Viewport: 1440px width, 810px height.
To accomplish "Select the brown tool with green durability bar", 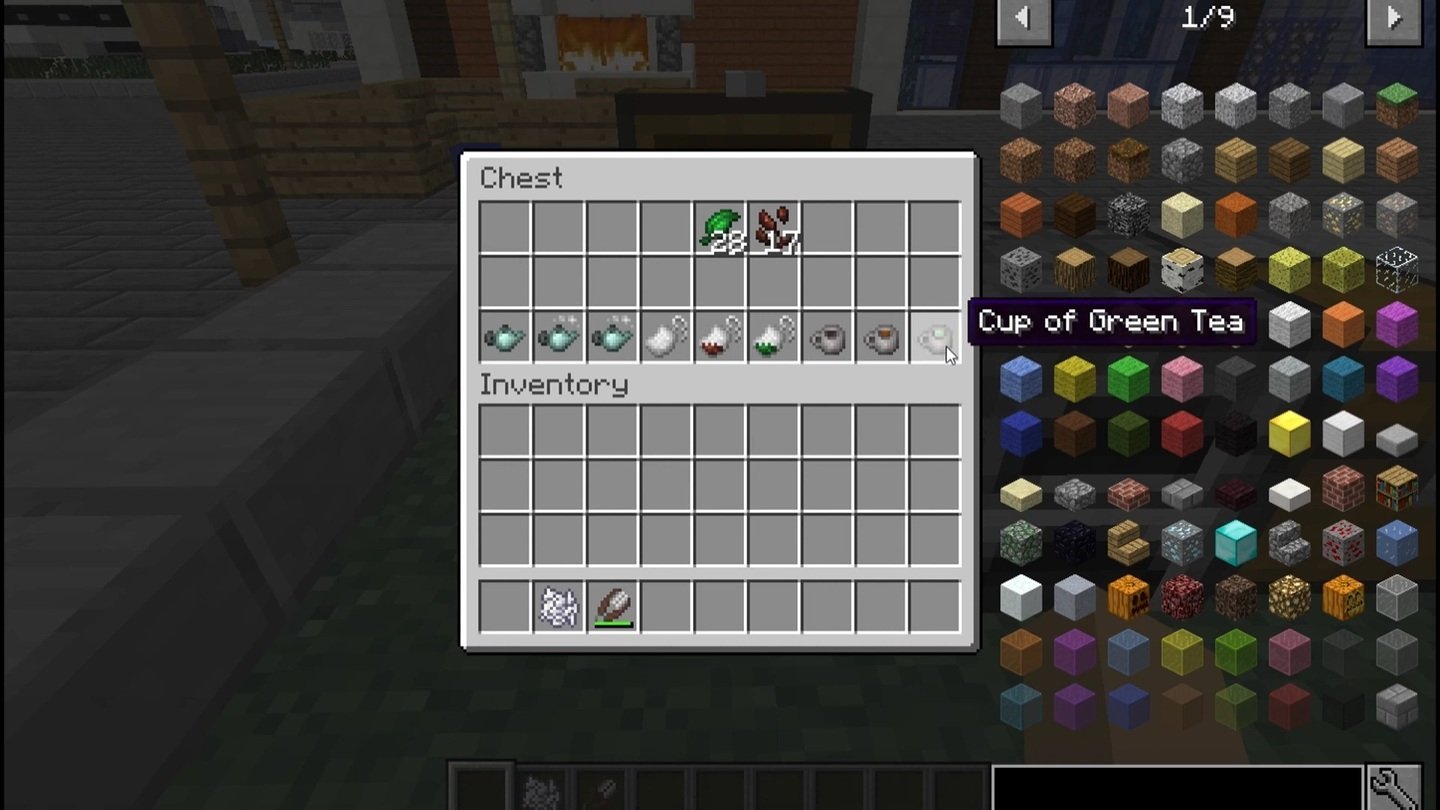I will pos(612,607).
